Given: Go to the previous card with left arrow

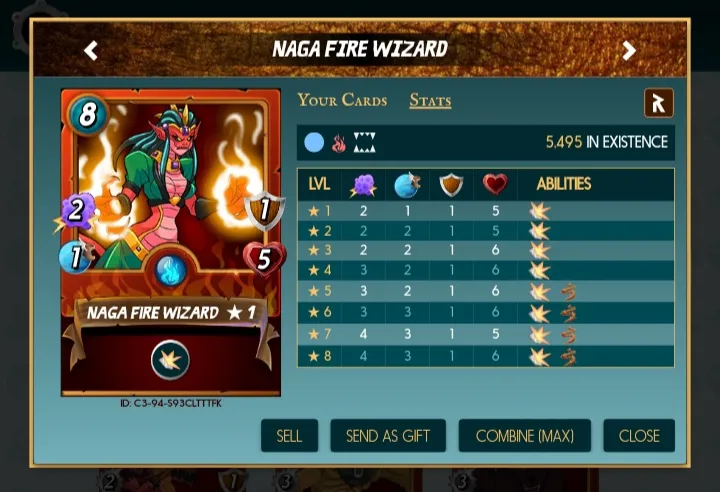Looking at the screenshot, I should click(91, 50).
